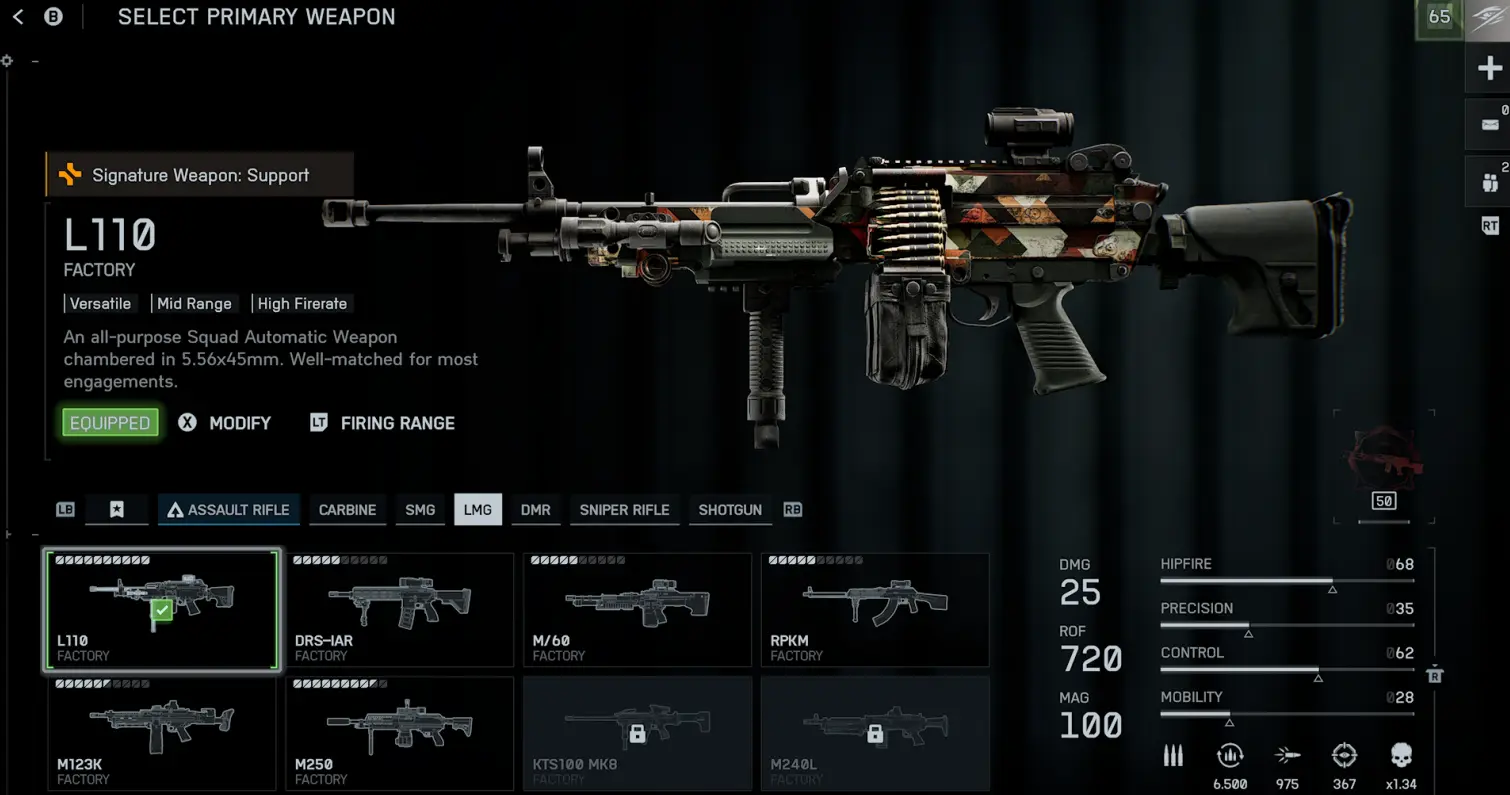Click the locked KTS100 MK8 tile
Viewport: 1510px width, 795px height.
[637, 733]
